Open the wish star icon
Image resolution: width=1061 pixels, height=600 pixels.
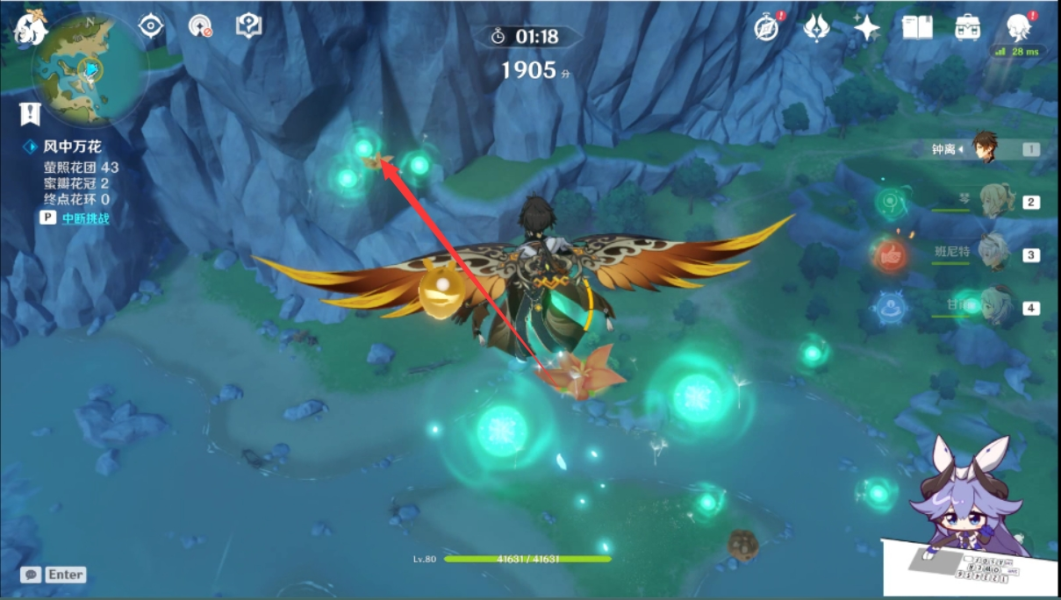(866, 27)
